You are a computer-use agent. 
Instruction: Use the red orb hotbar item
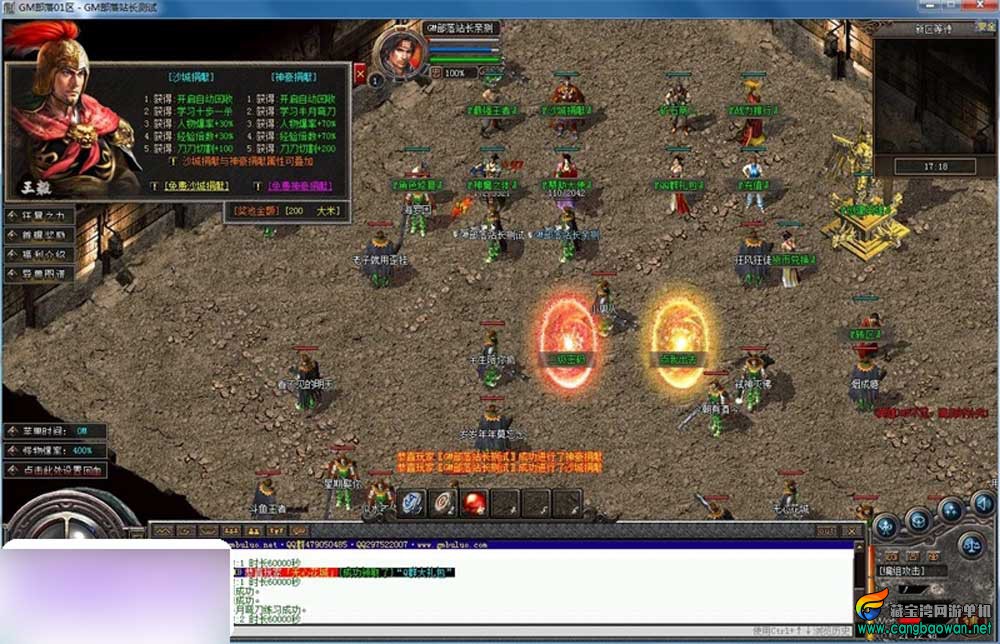point(475,502)
